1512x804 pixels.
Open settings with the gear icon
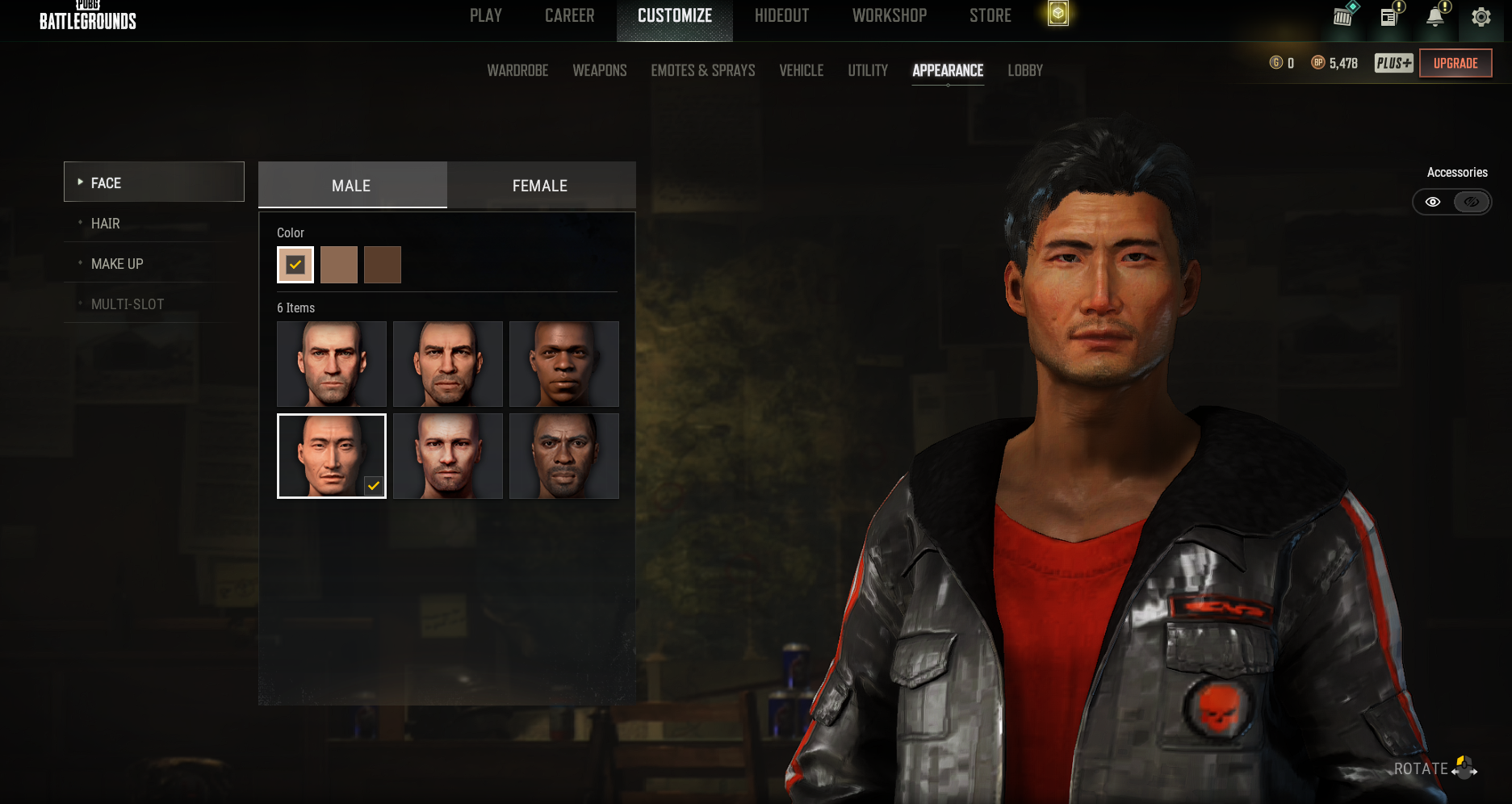[1481, 17]
